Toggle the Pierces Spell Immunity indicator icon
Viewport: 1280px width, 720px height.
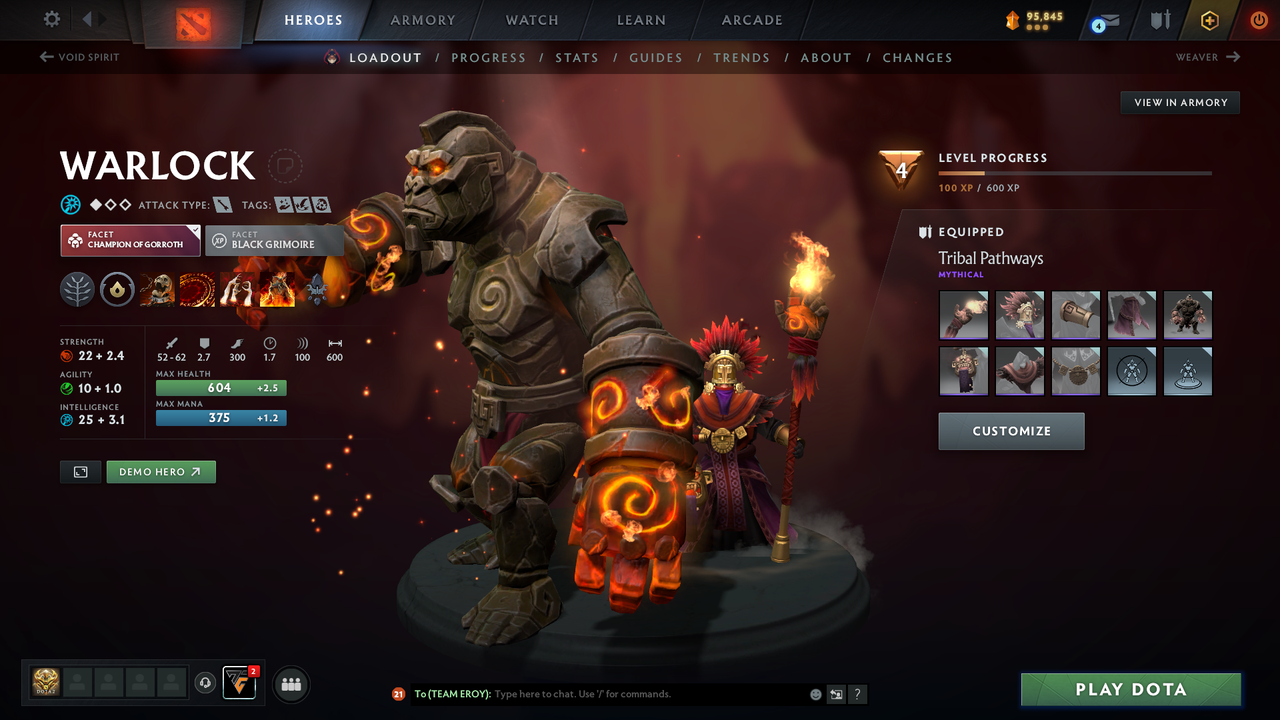70,204
